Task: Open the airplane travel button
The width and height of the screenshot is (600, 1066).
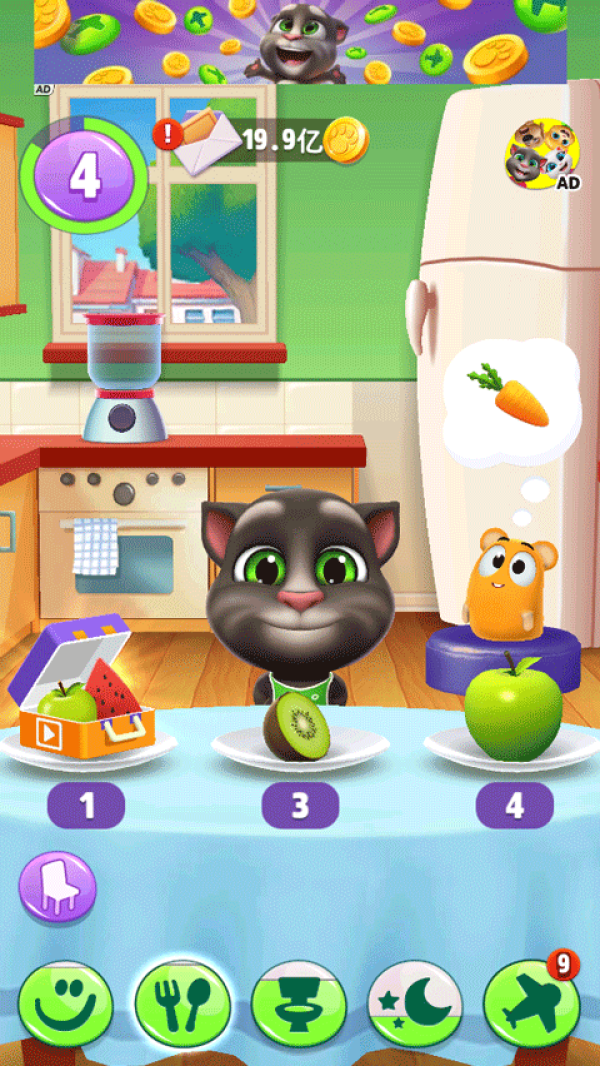Action: click(532, 1004)
